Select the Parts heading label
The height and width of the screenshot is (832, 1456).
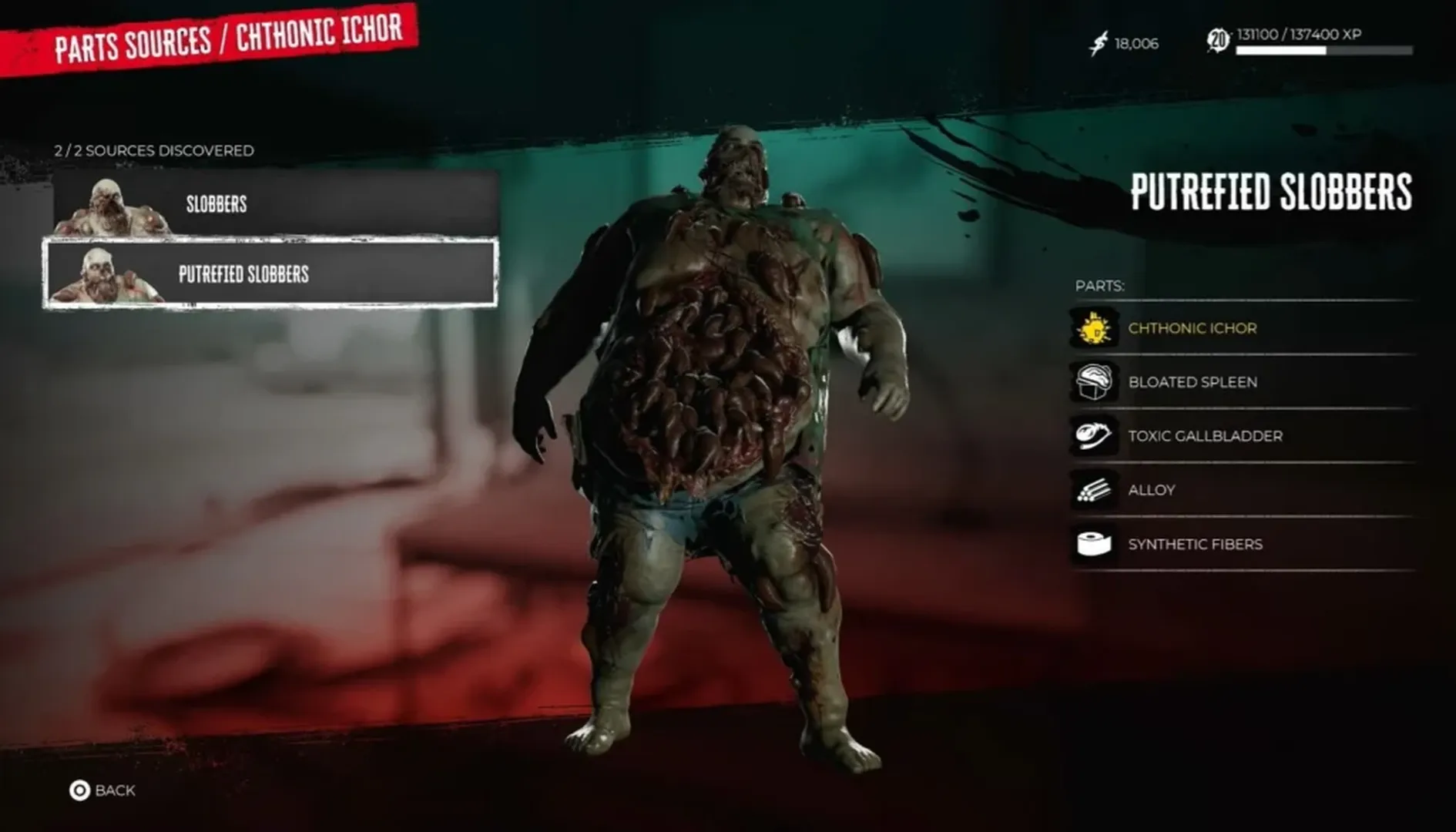click(x=1100, y=285)
